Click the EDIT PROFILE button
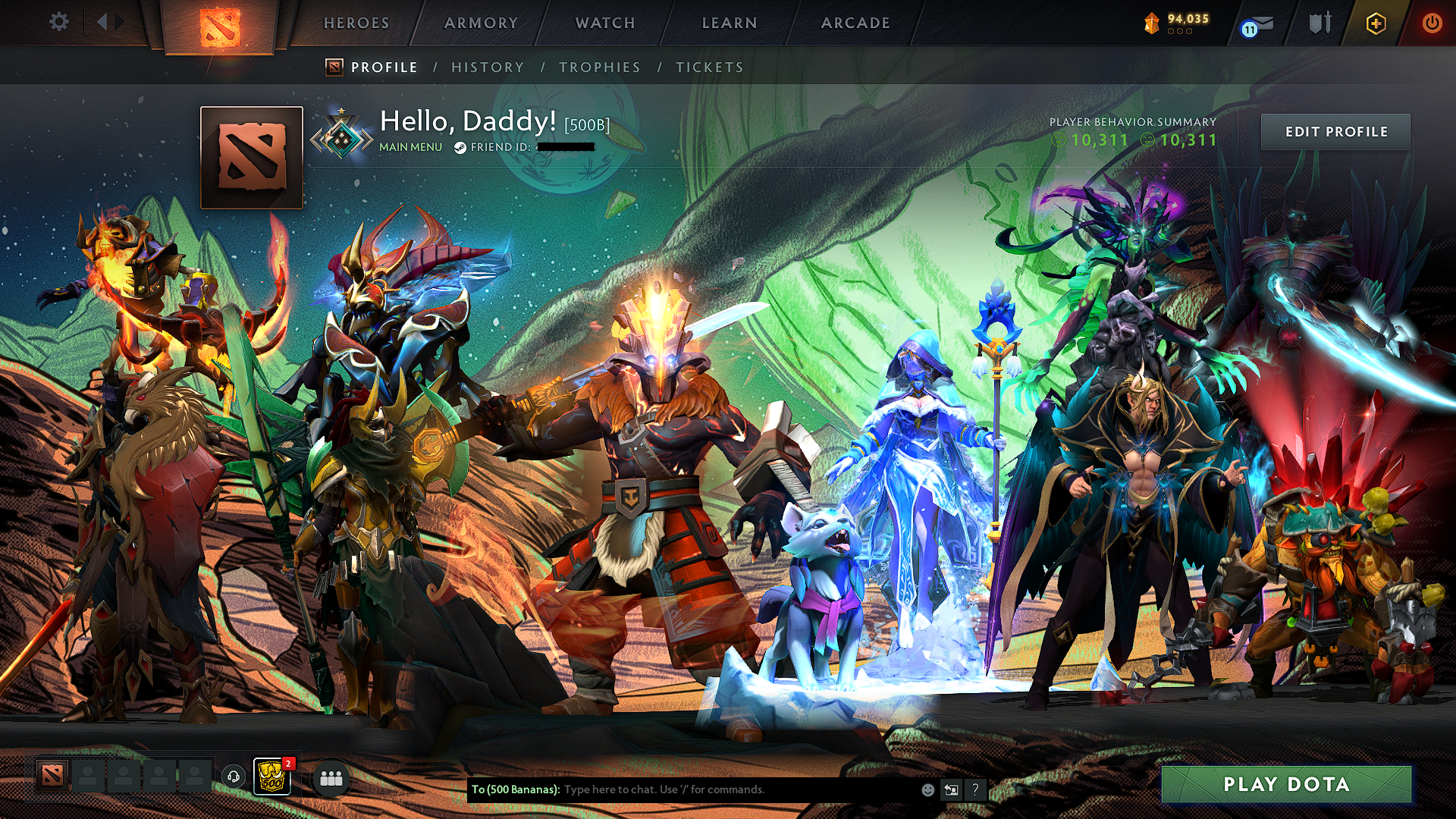Viewport: 1456px width, 819px height. 1336,131
